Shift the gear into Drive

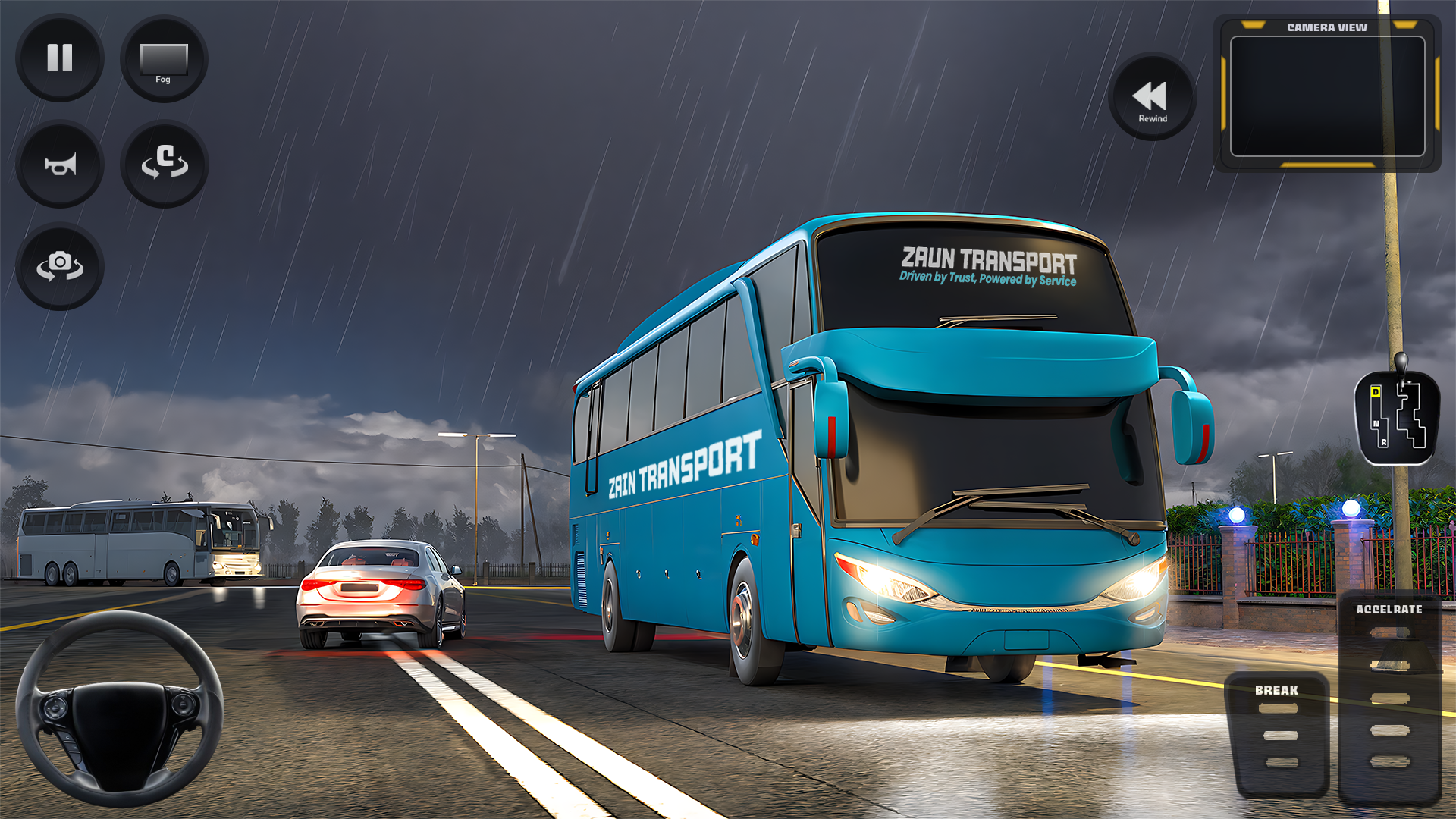click(x=1376, y=391)
